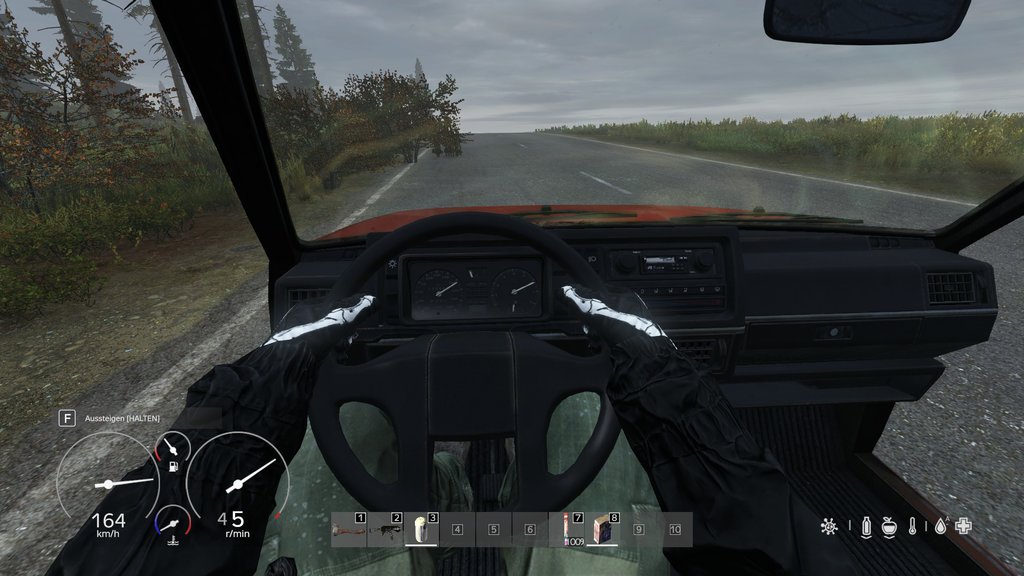
Task: Click the water bottle thirst icon
Action: 865,526
